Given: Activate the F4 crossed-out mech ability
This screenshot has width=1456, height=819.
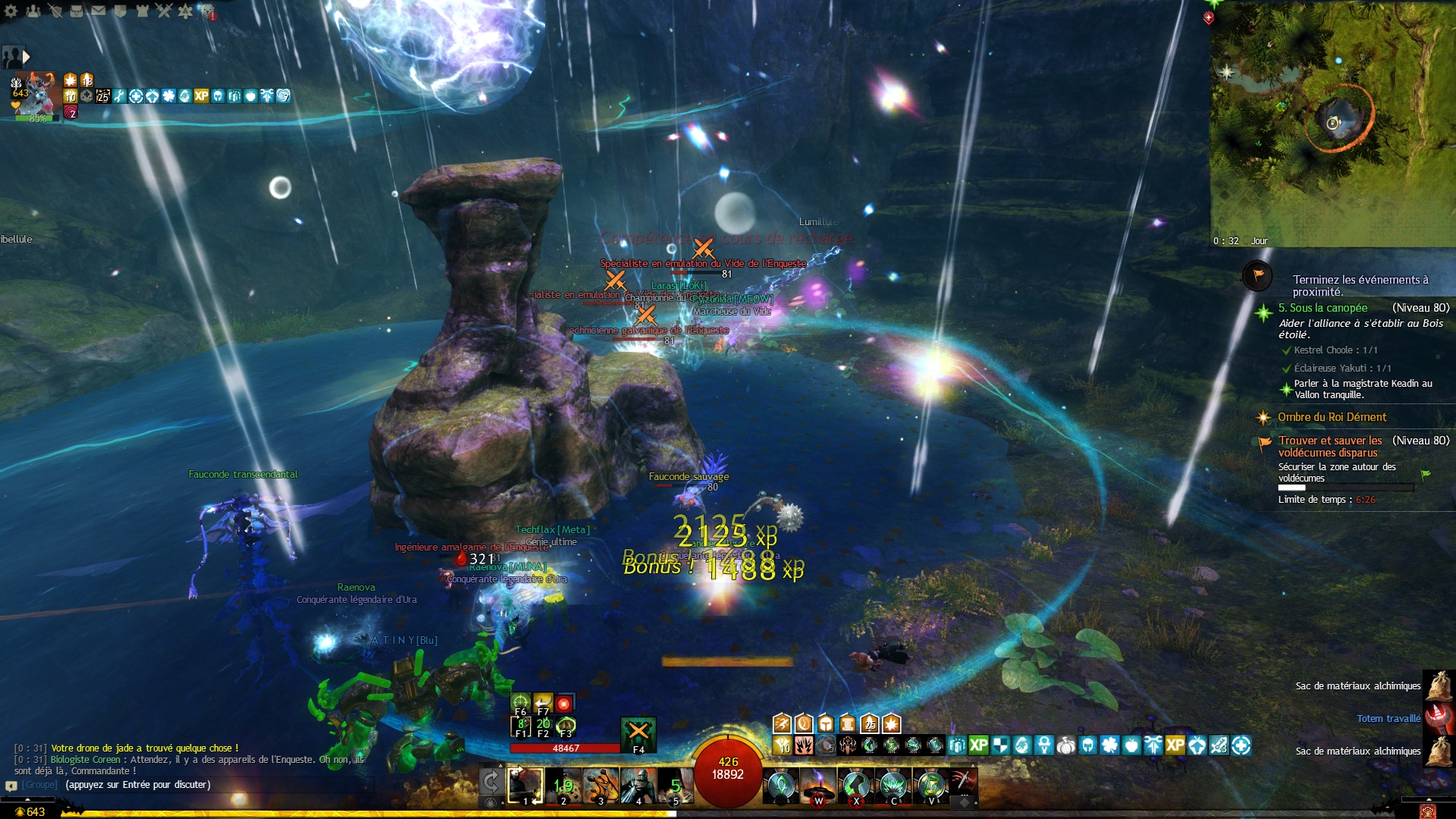Looking at the screenshot, I should click(x=639, y=733).
